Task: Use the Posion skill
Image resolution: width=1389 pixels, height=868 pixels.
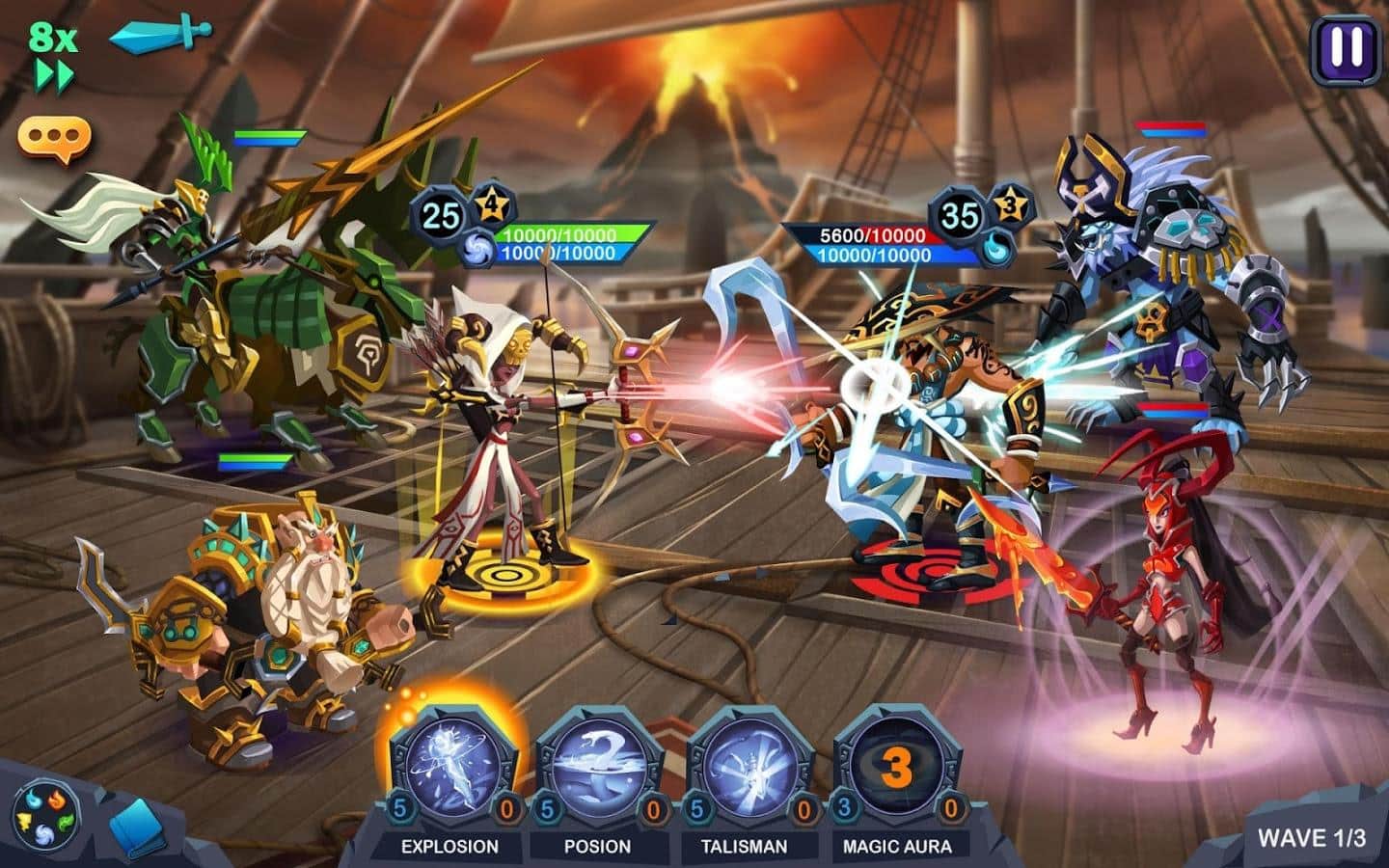Action: click(x=598, y=768)
